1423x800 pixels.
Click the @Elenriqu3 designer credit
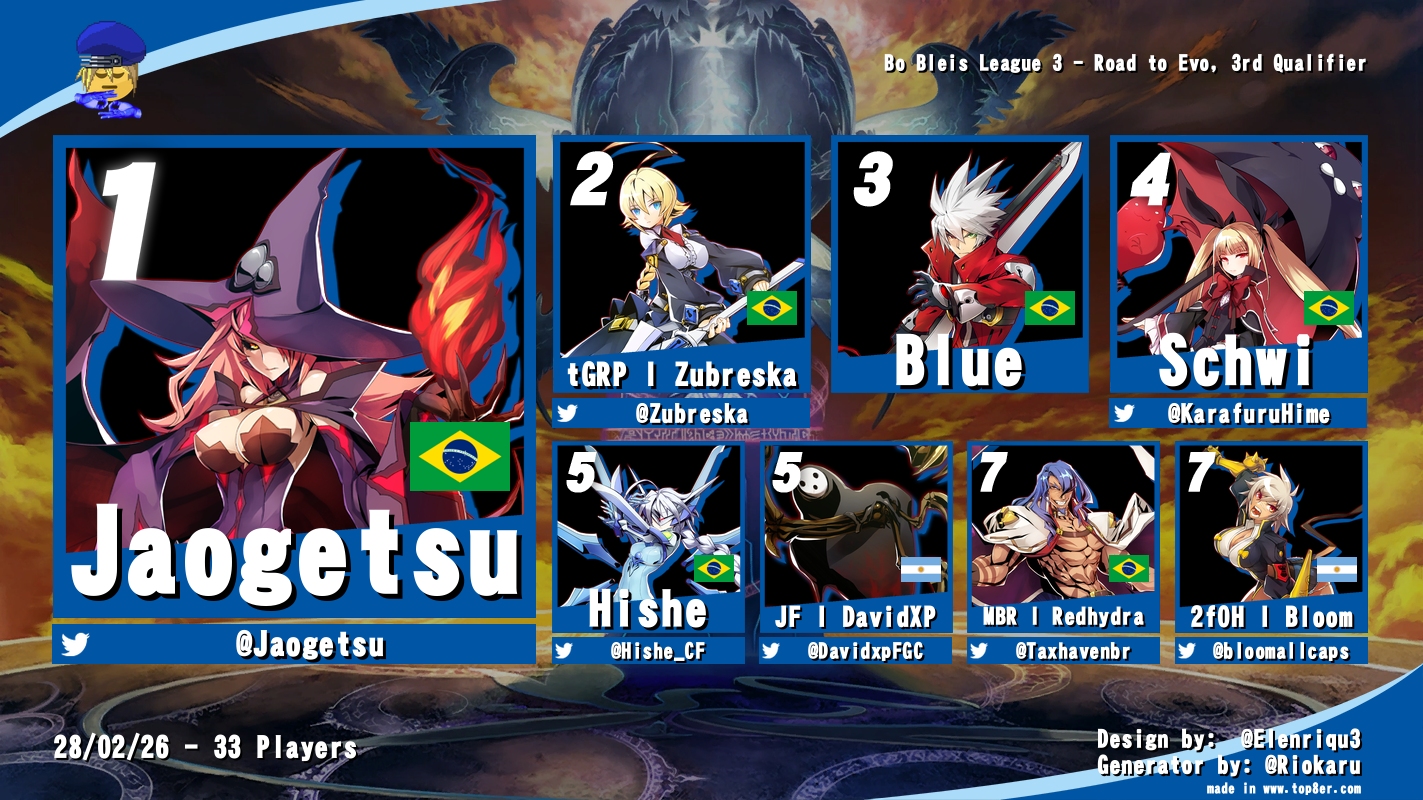click(1300, 740)
